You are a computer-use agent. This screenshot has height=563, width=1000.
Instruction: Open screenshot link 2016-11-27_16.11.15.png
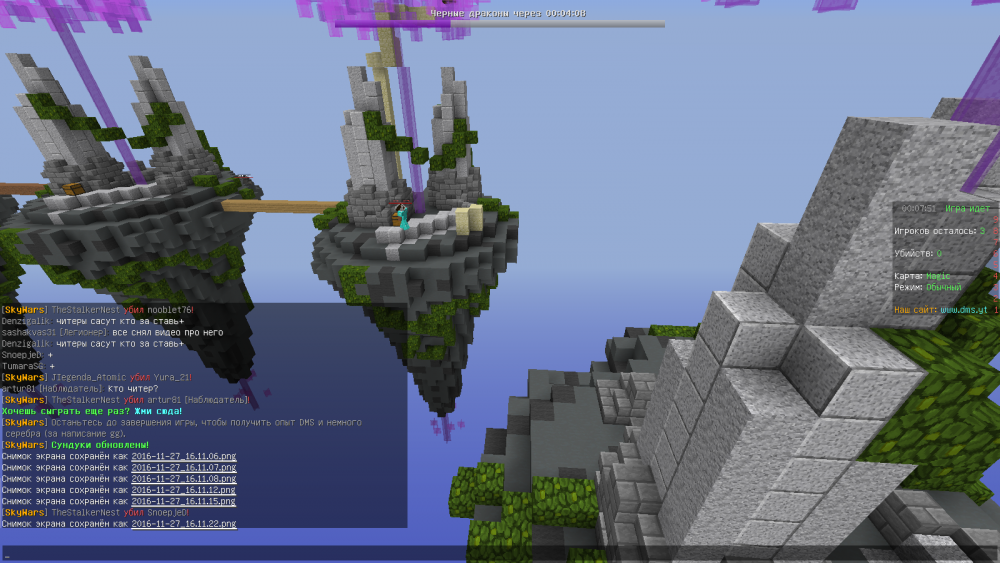click(x=184, y=501)
